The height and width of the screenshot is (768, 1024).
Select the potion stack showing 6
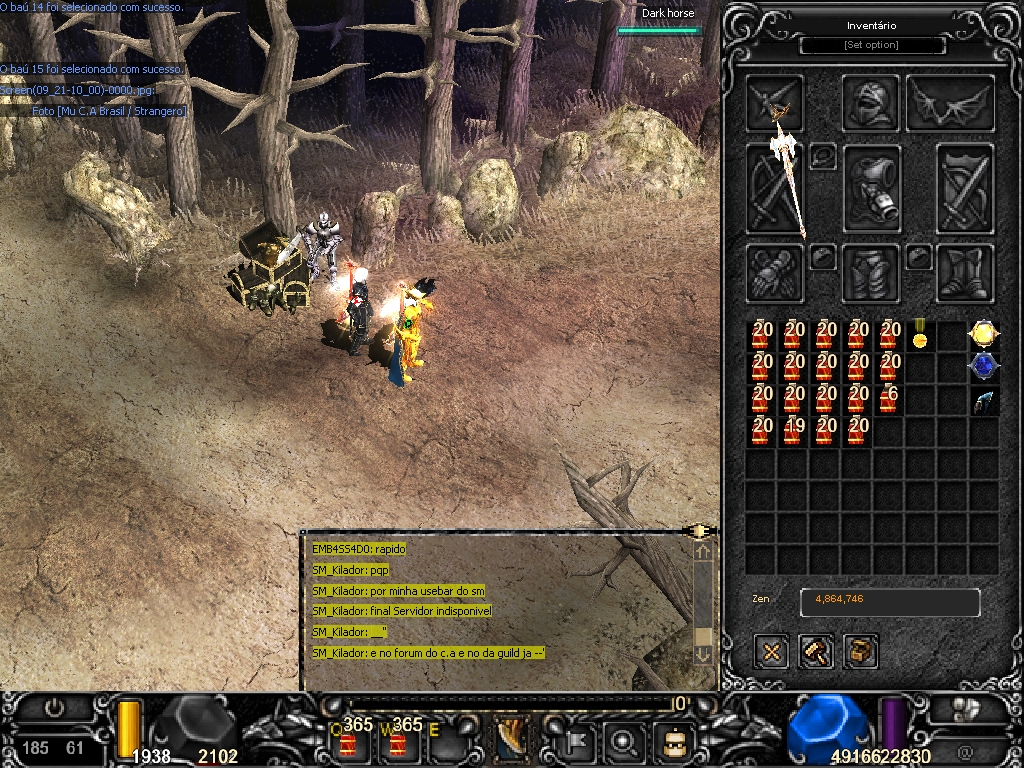click(x=888, y=400)
